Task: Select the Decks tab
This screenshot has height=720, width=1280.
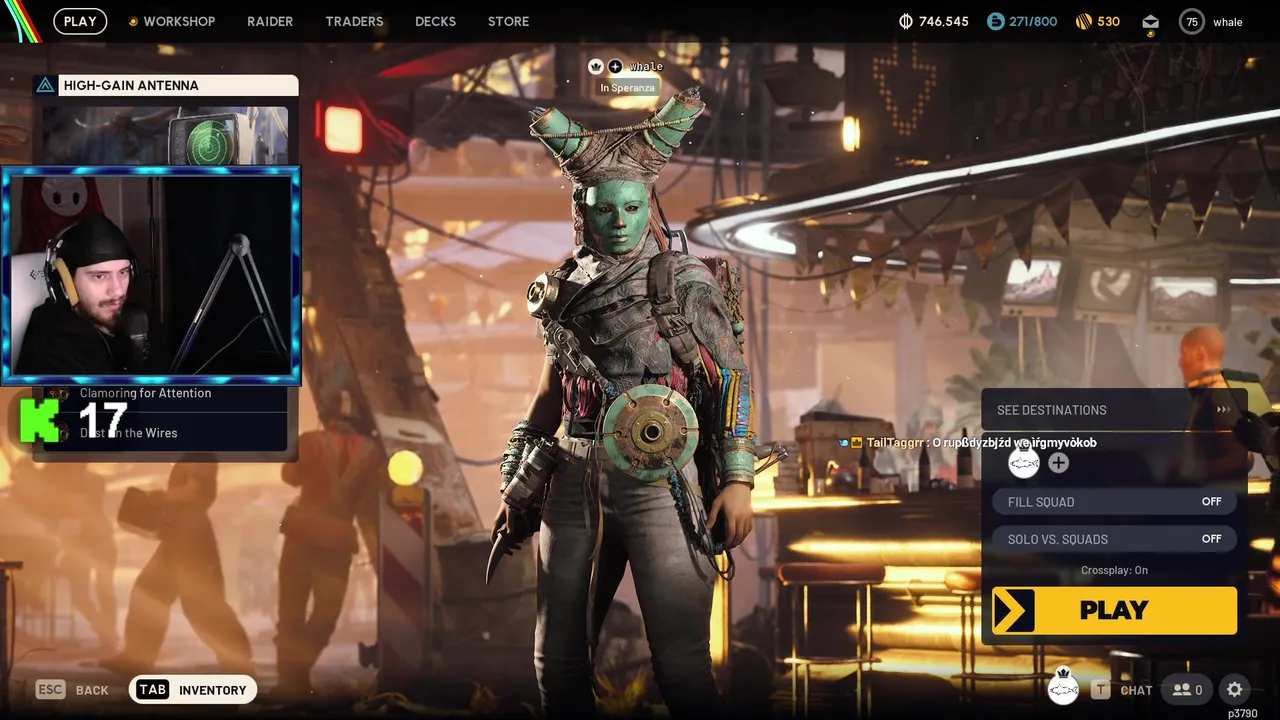Action: (435, 21)
